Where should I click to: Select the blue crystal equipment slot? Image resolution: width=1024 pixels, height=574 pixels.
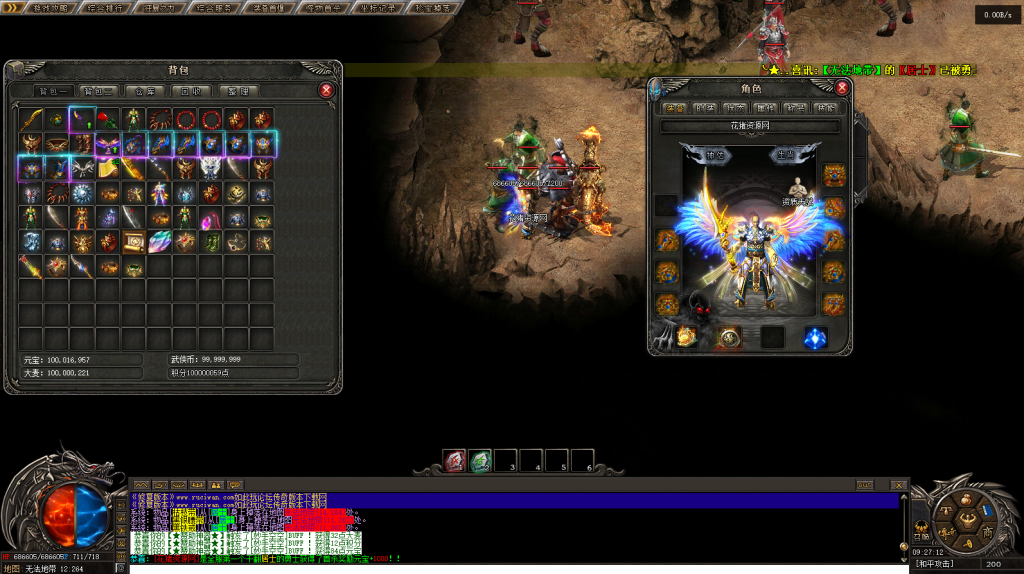pyautogui.click(x=816, y=338)
